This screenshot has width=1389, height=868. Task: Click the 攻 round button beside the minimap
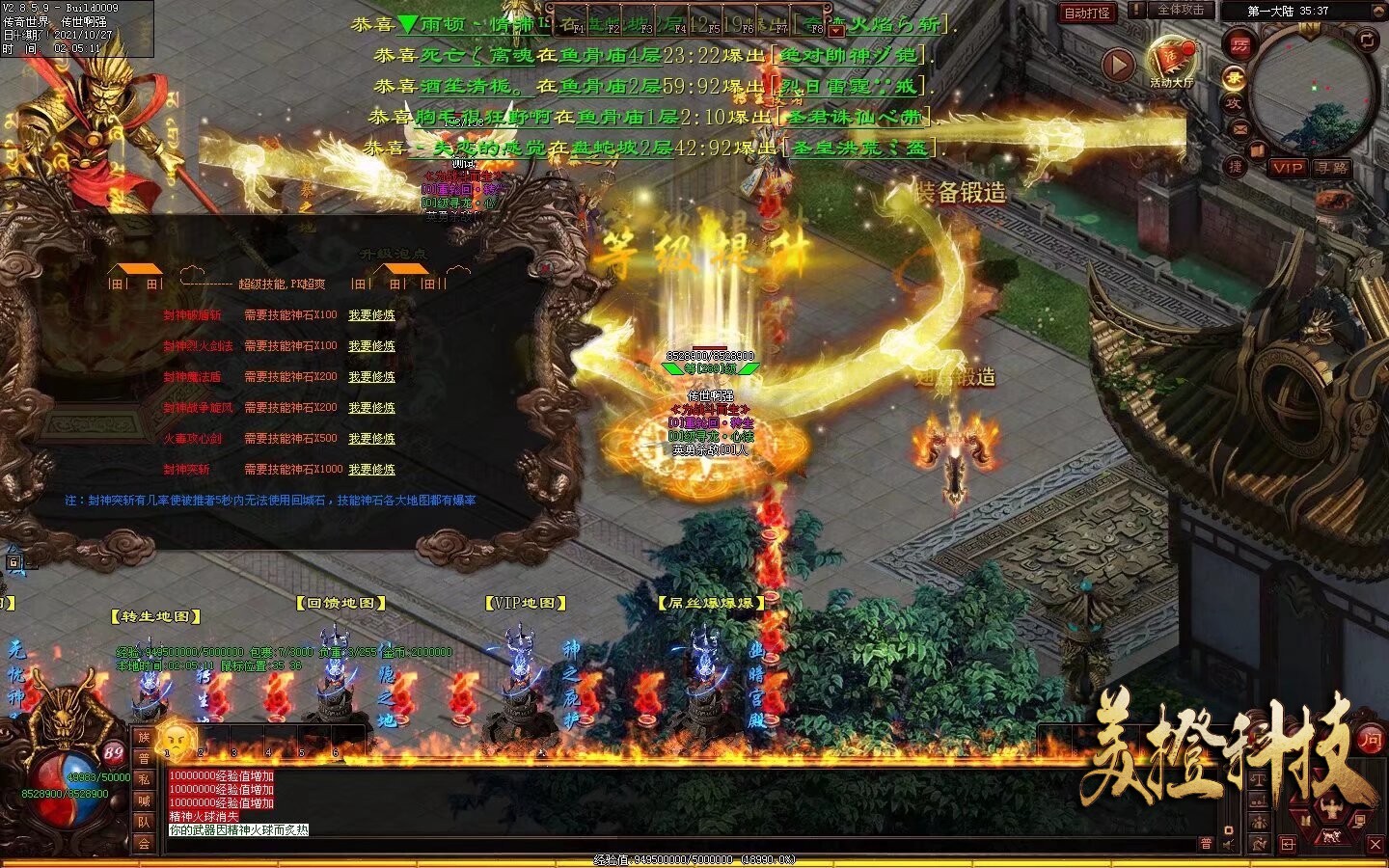point(1234,103)
